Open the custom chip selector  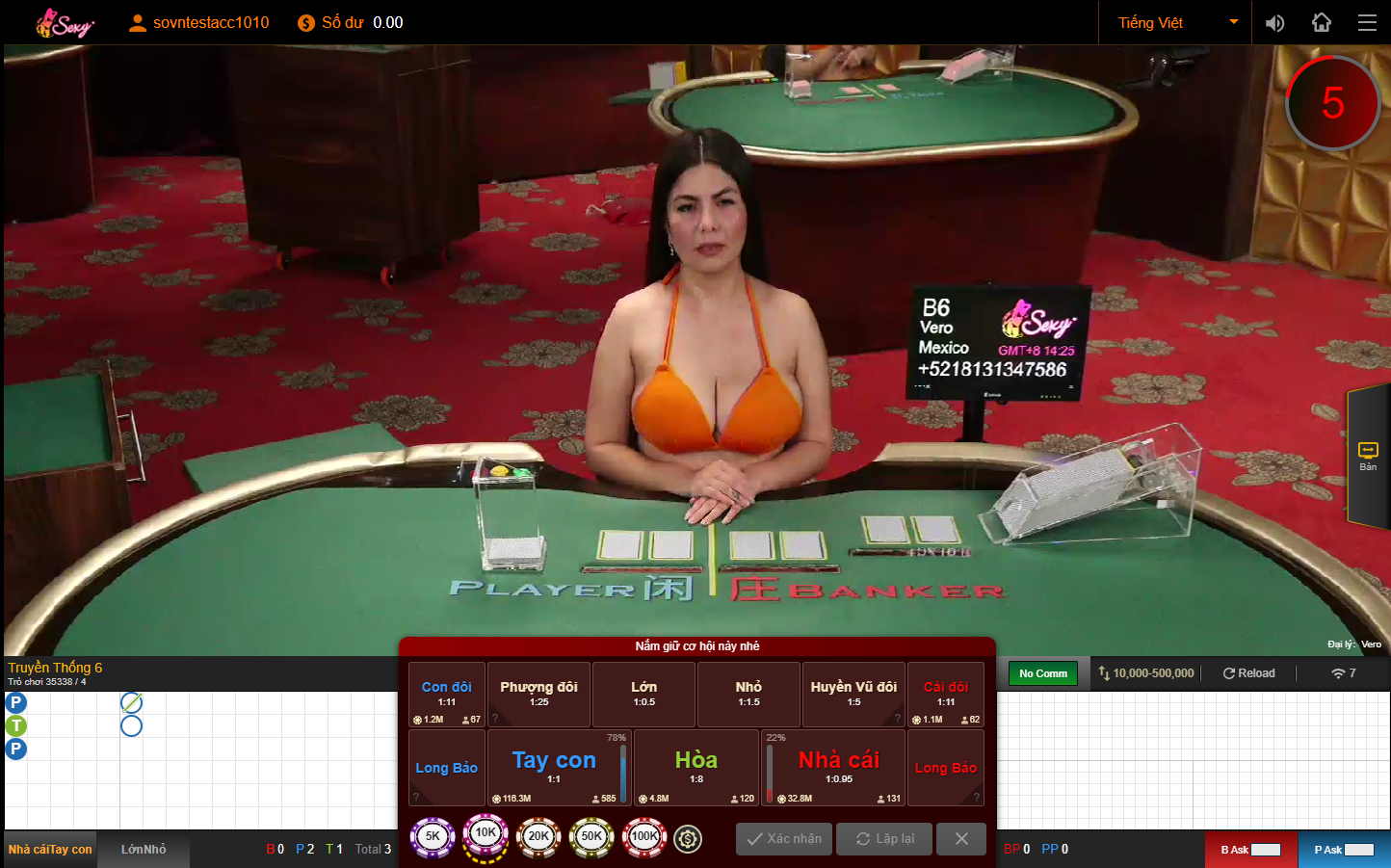(687, 837)
